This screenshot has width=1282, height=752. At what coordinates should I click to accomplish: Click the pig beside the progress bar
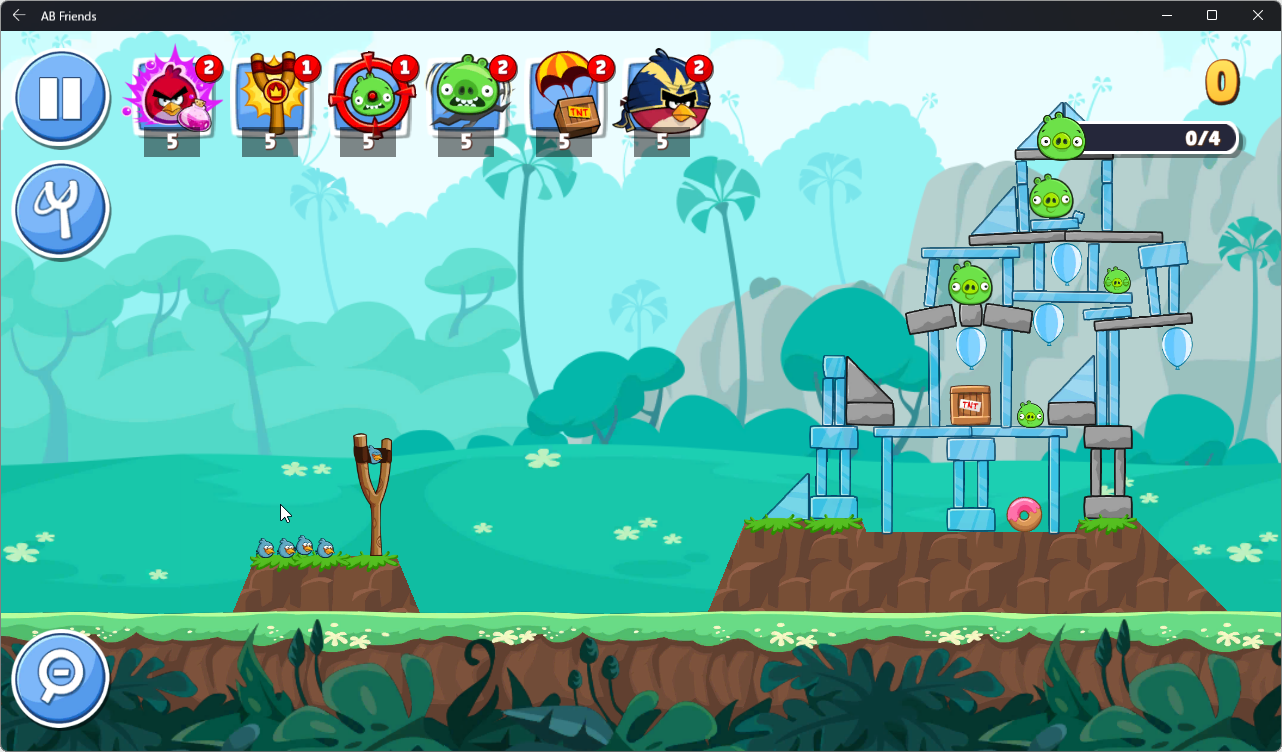pyautogui.click(x=1062, y=140)
